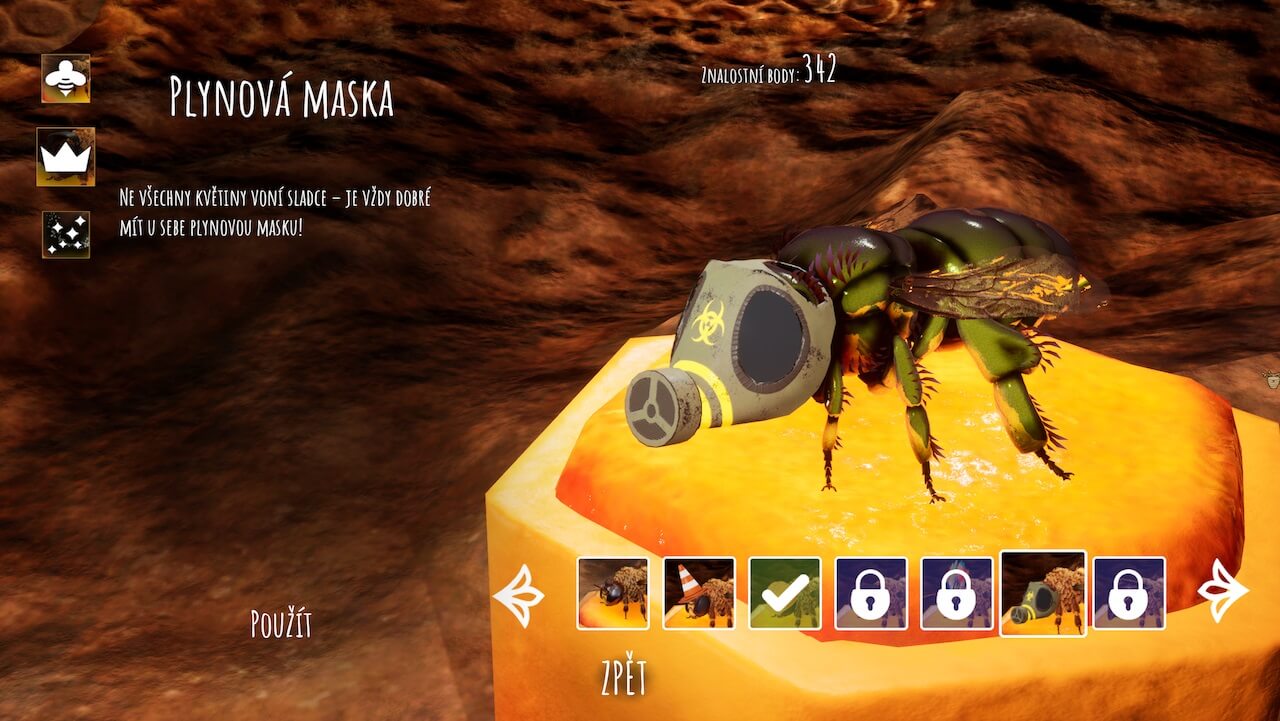
Task: Open the sparkles effects category
Action: [66, 234]
